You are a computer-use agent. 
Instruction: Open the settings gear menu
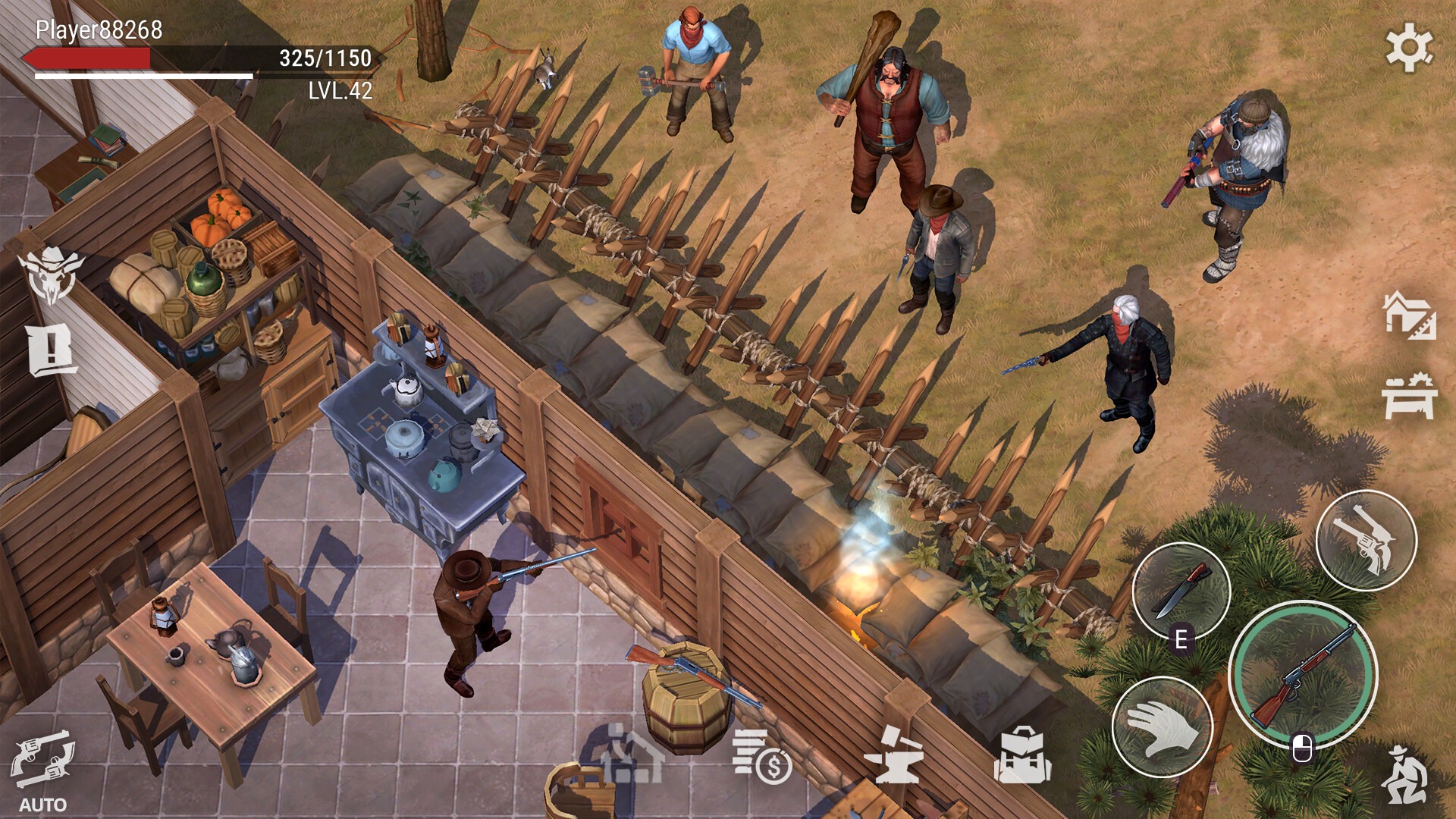[x=1409, y=48]
